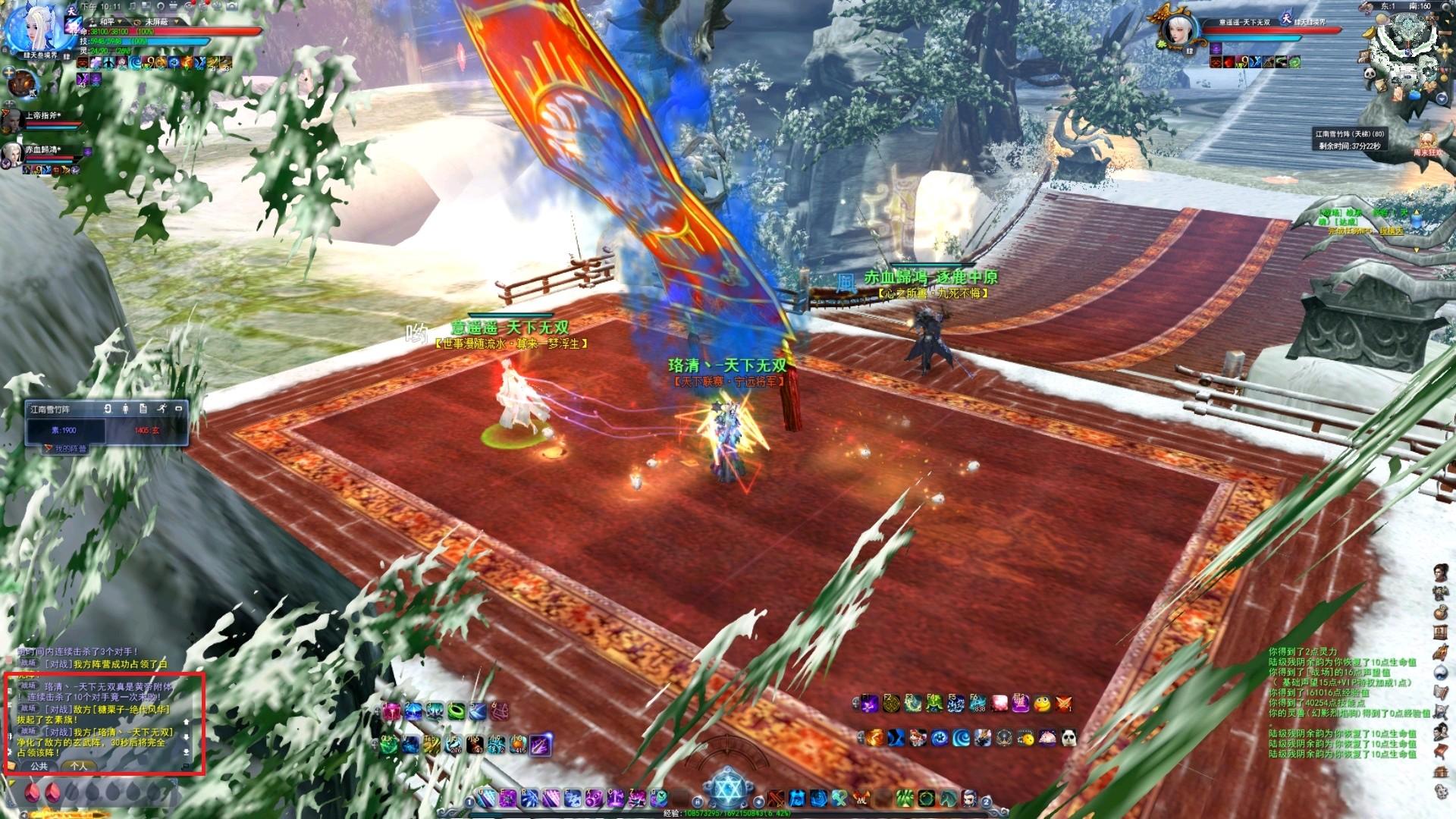Screen dimensions: 1456x819
Task: Activate the panda head skill icon
Action: pyautogui.click(x=1068, y=737)
